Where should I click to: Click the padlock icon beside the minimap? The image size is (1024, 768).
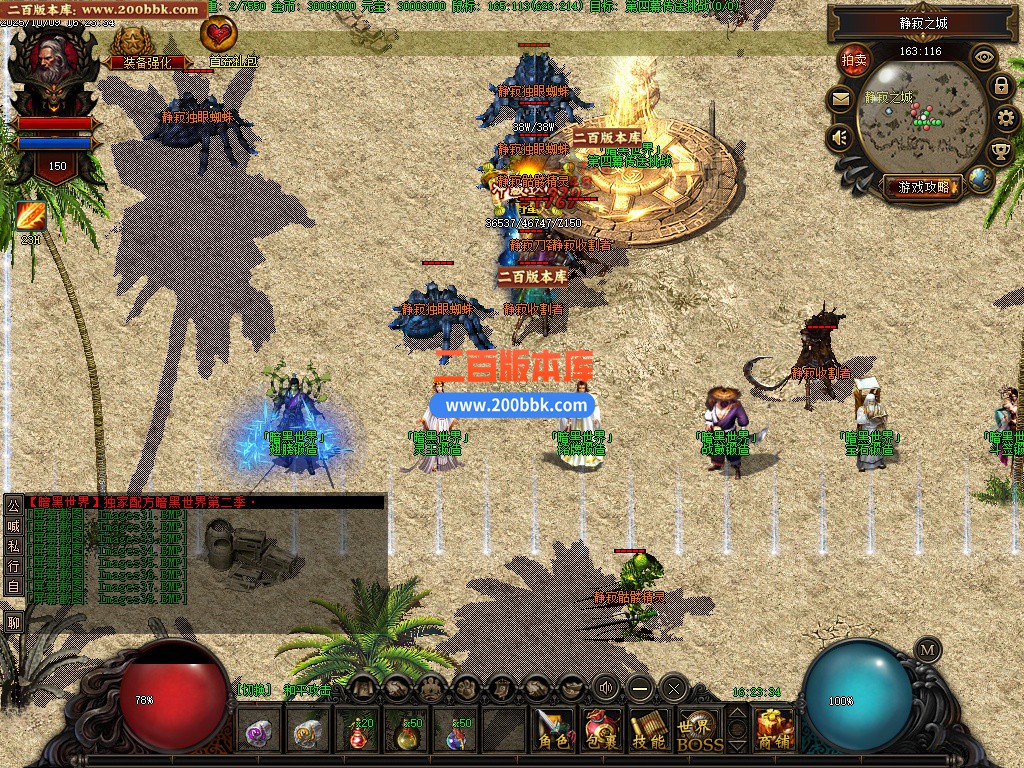tap(1000, 86)
